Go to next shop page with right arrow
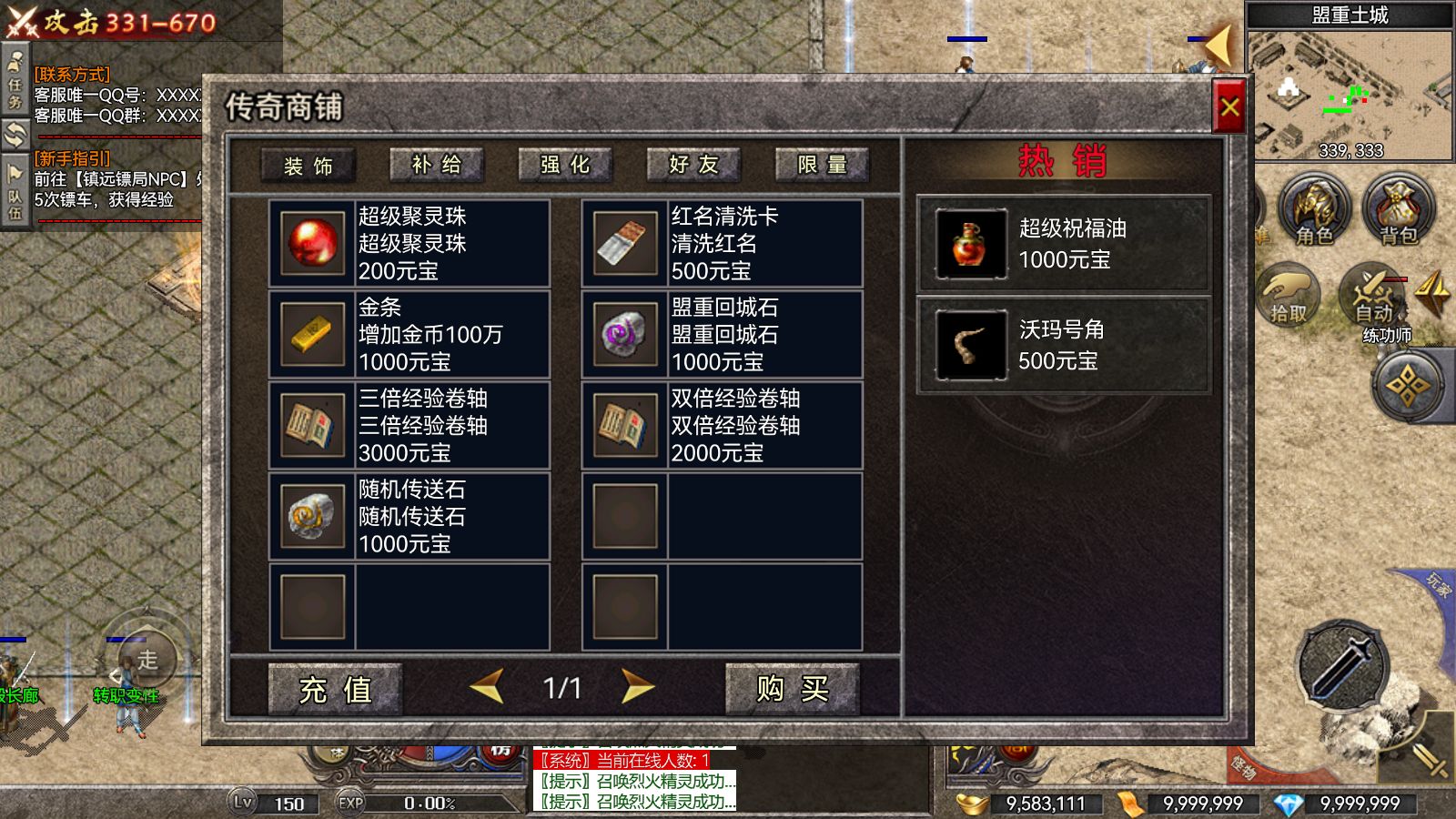The width and height of the screenshot is (1456, 819). coord(638,690)
